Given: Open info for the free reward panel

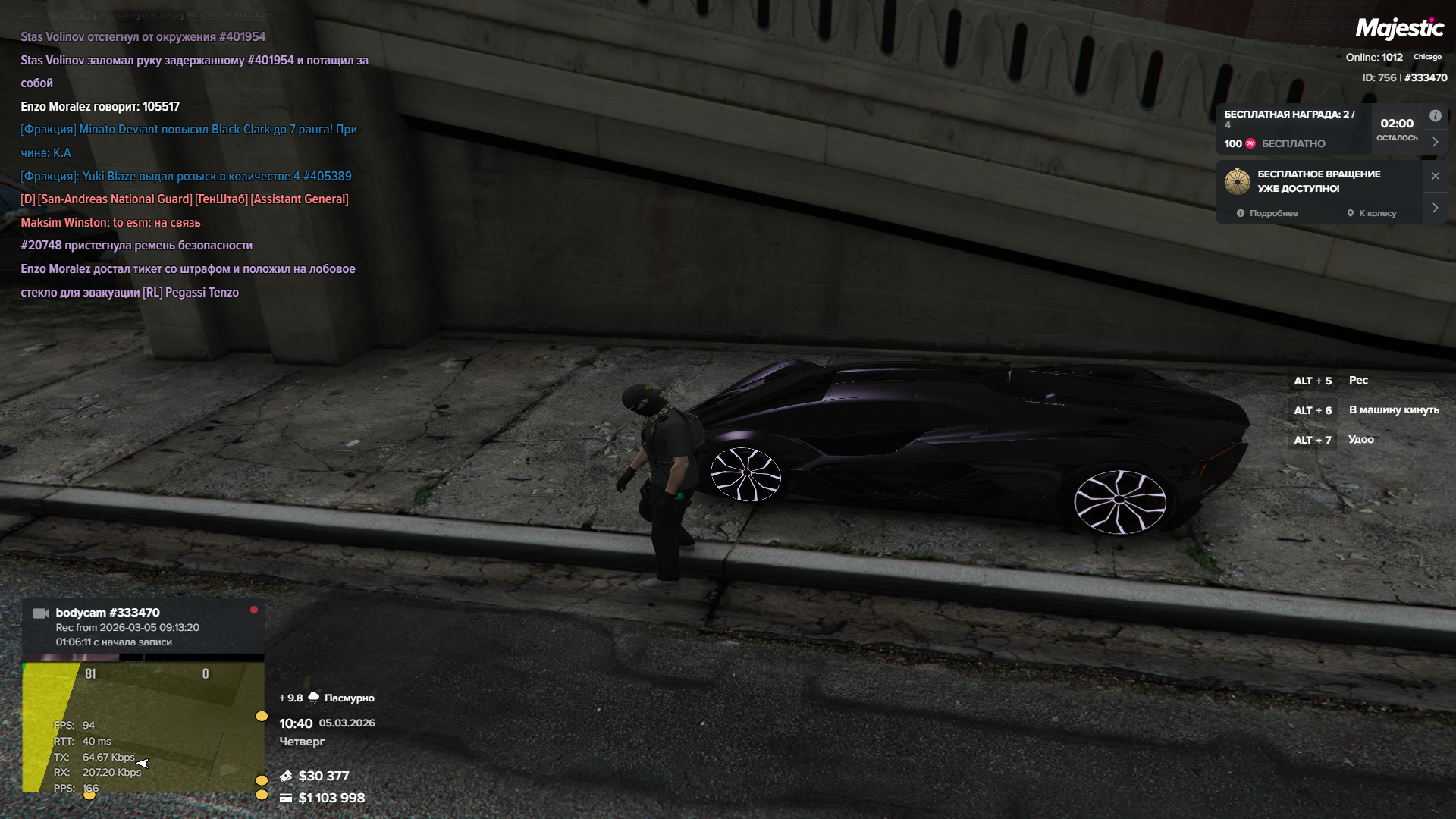Looking at the screenshot, I should [1435, 116].
